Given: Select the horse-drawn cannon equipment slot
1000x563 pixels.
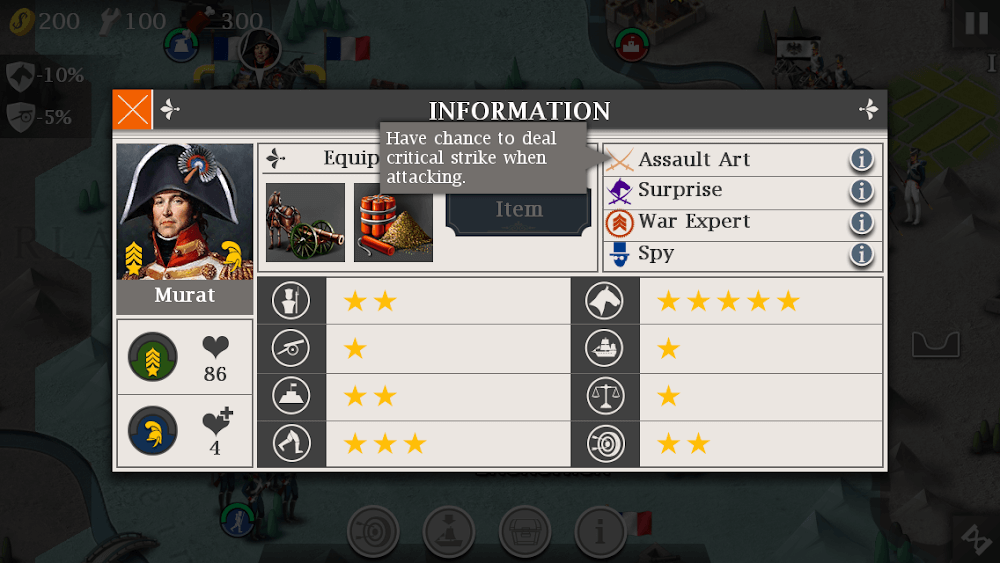Looking at the screenshot, I should coord(305,222).
